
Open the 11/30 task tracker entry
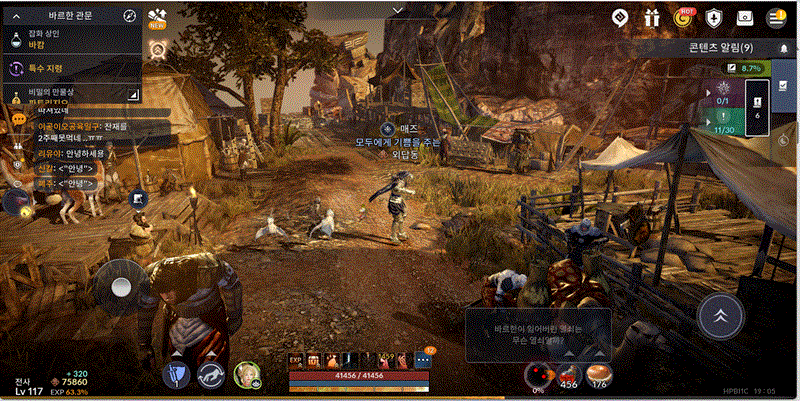725,123
